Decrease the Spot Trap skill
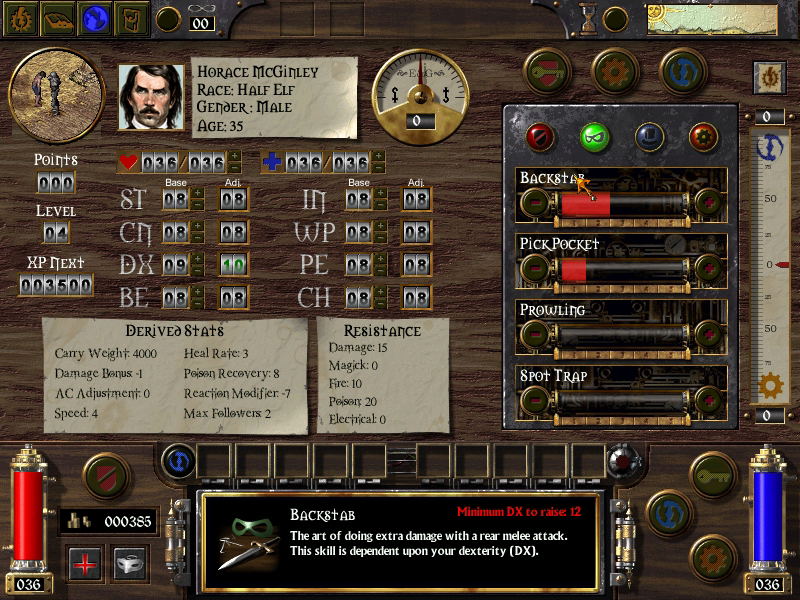This screenshot has height=600, width=800. point(535,400)
